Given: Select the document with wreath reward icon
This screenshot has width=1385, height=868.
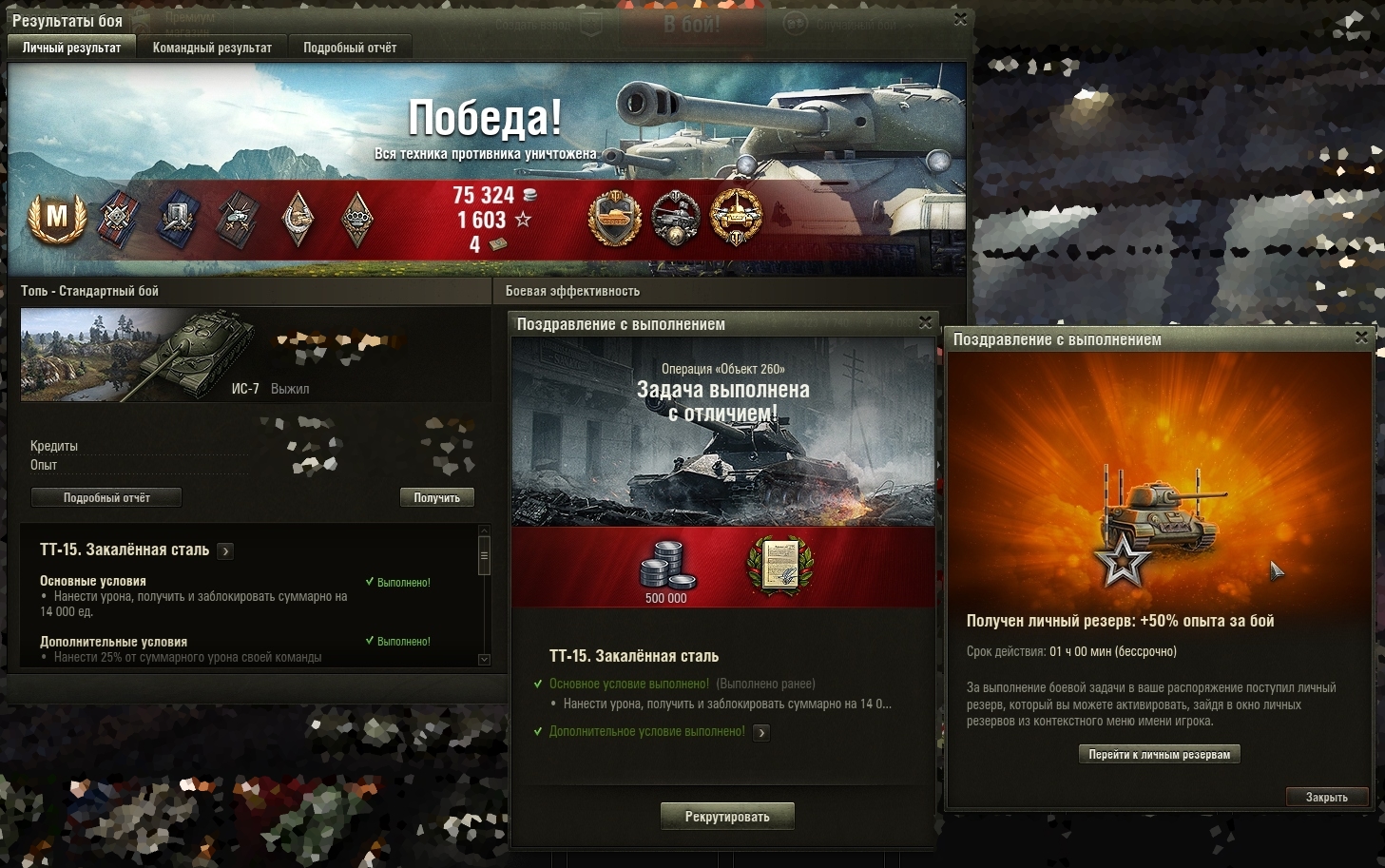Looking at the screenshot, I should 779,567.
